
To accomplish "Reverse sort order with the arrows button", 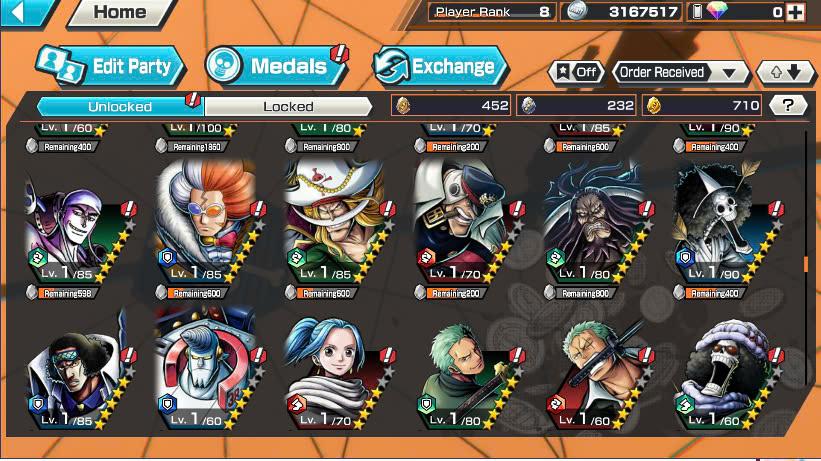I will coord(786,72).
